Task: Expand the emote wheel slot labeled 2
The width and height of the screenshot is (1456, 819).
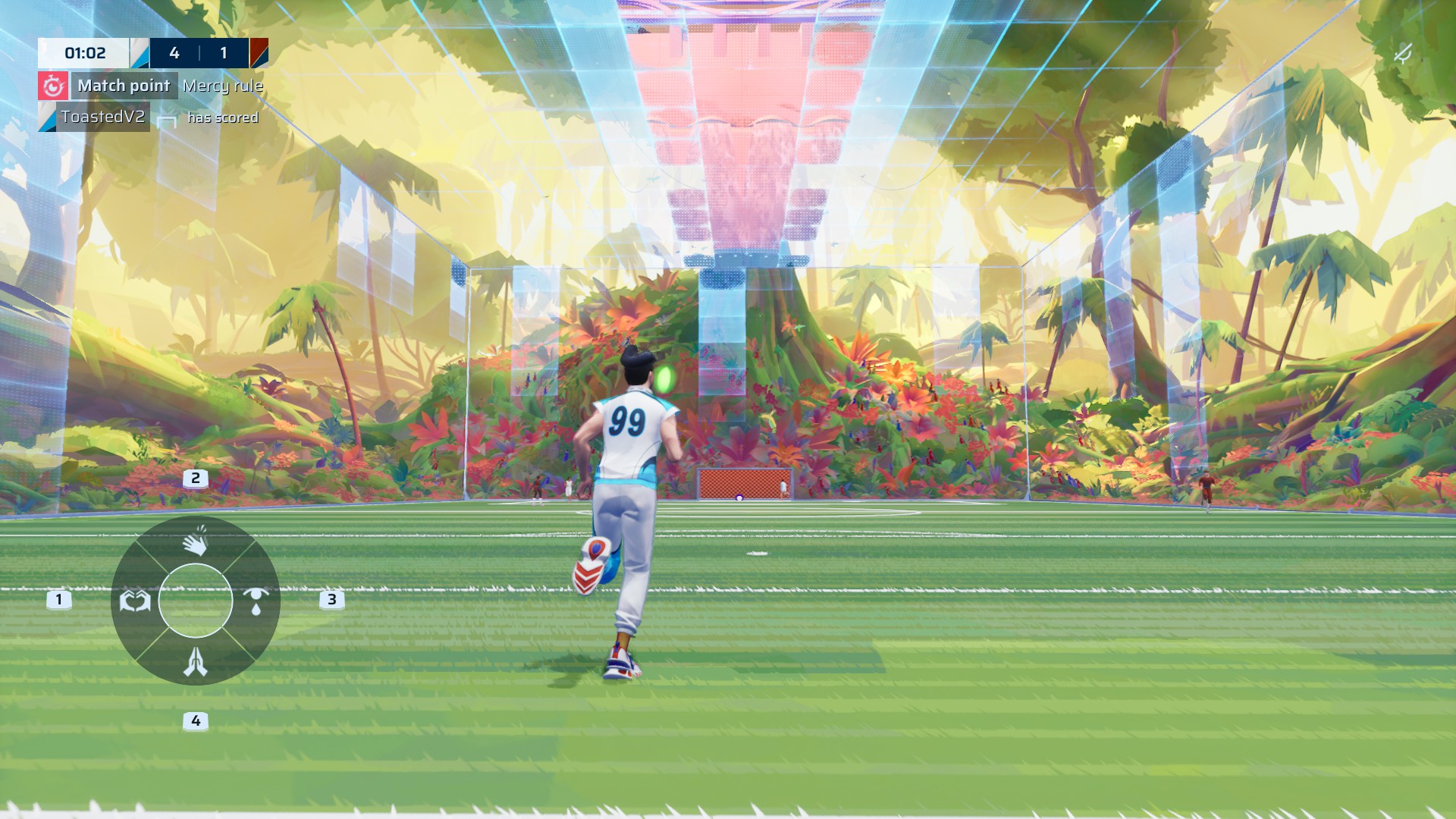Action: pos(195,478)
